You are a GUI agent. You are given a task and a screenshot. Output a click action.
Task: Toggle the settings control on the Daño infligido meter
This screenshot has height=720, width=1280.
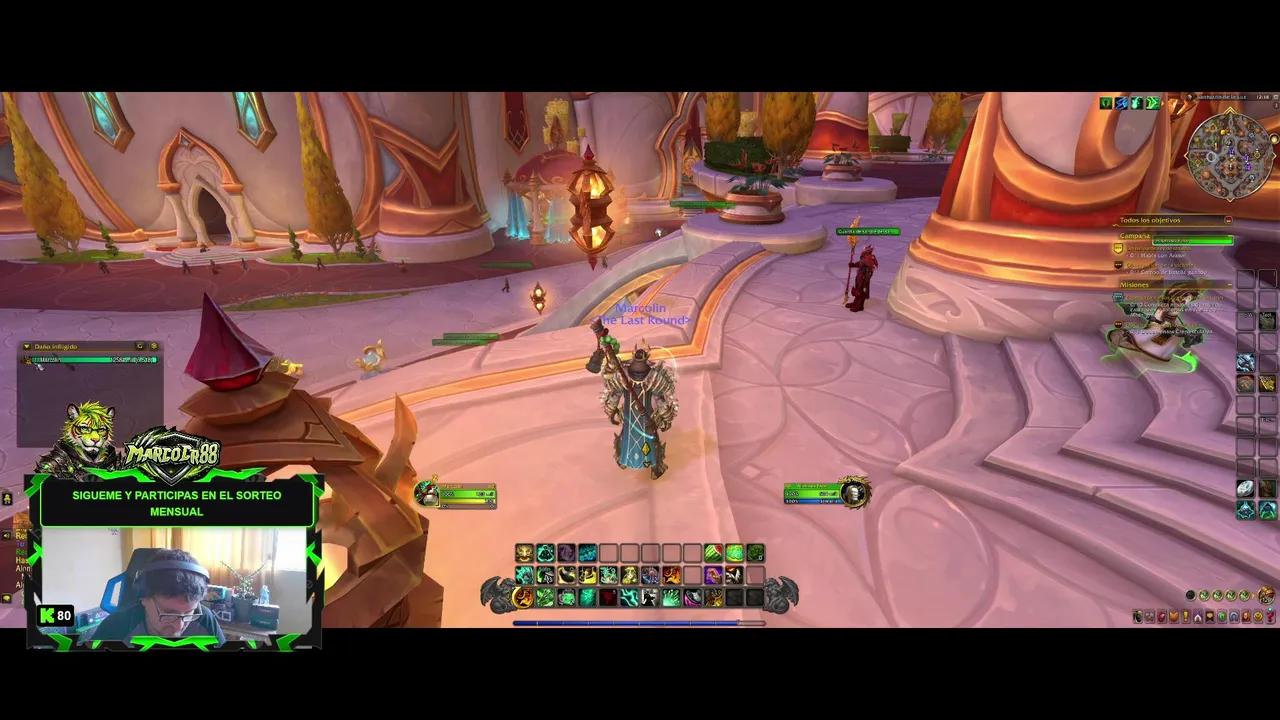click(x=154, y=346)
